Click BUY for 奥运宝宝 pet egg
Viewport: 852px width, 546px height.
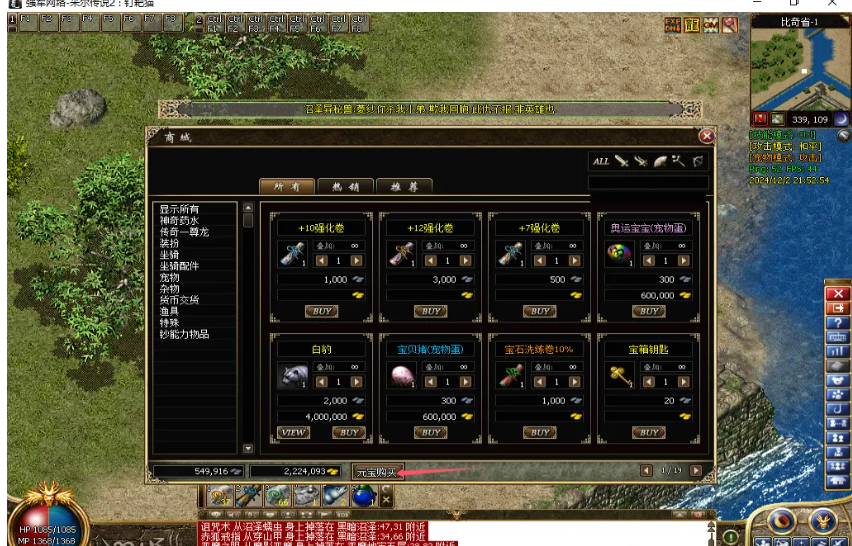click(649, 311)
